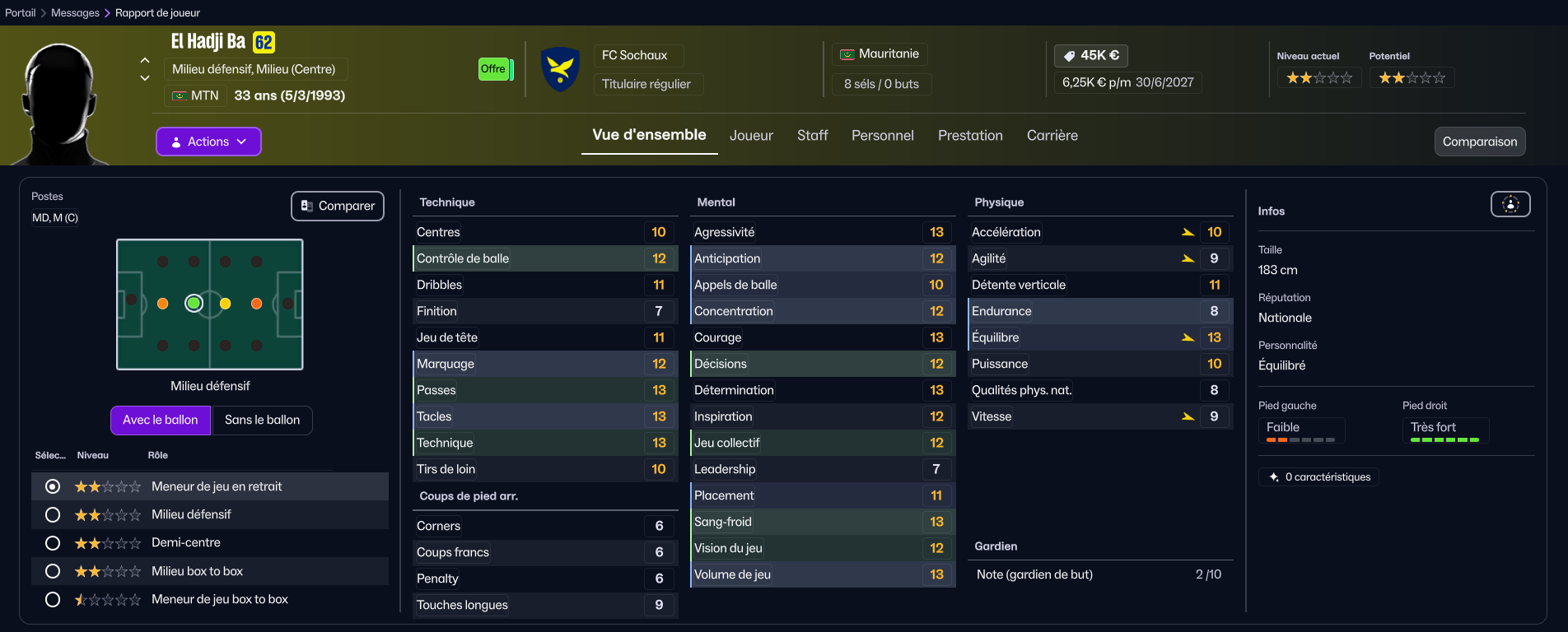Select the Demi-centre role

click(53, 543)
